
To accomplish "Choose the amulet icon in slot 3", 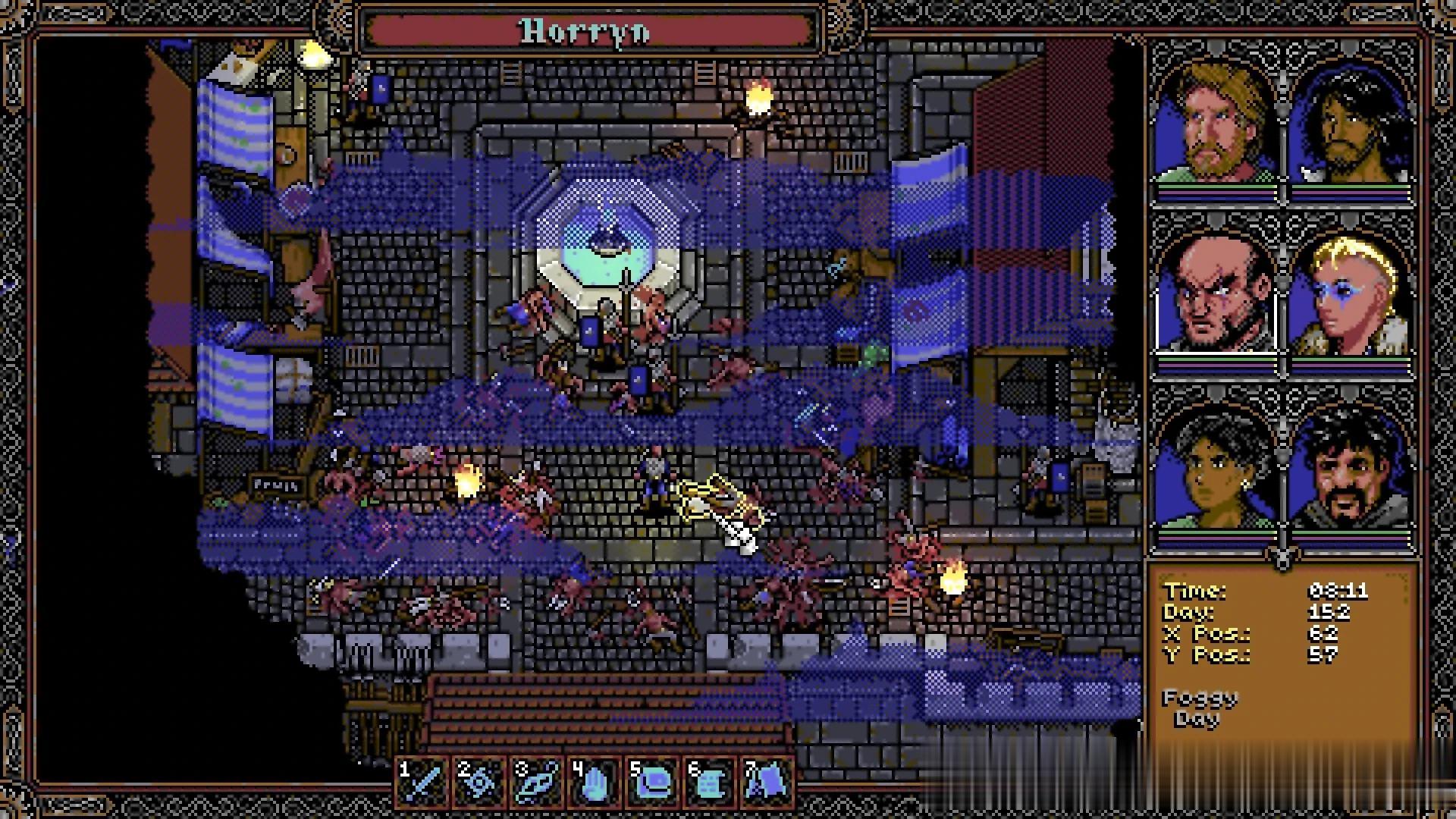I will pos(538,780).
